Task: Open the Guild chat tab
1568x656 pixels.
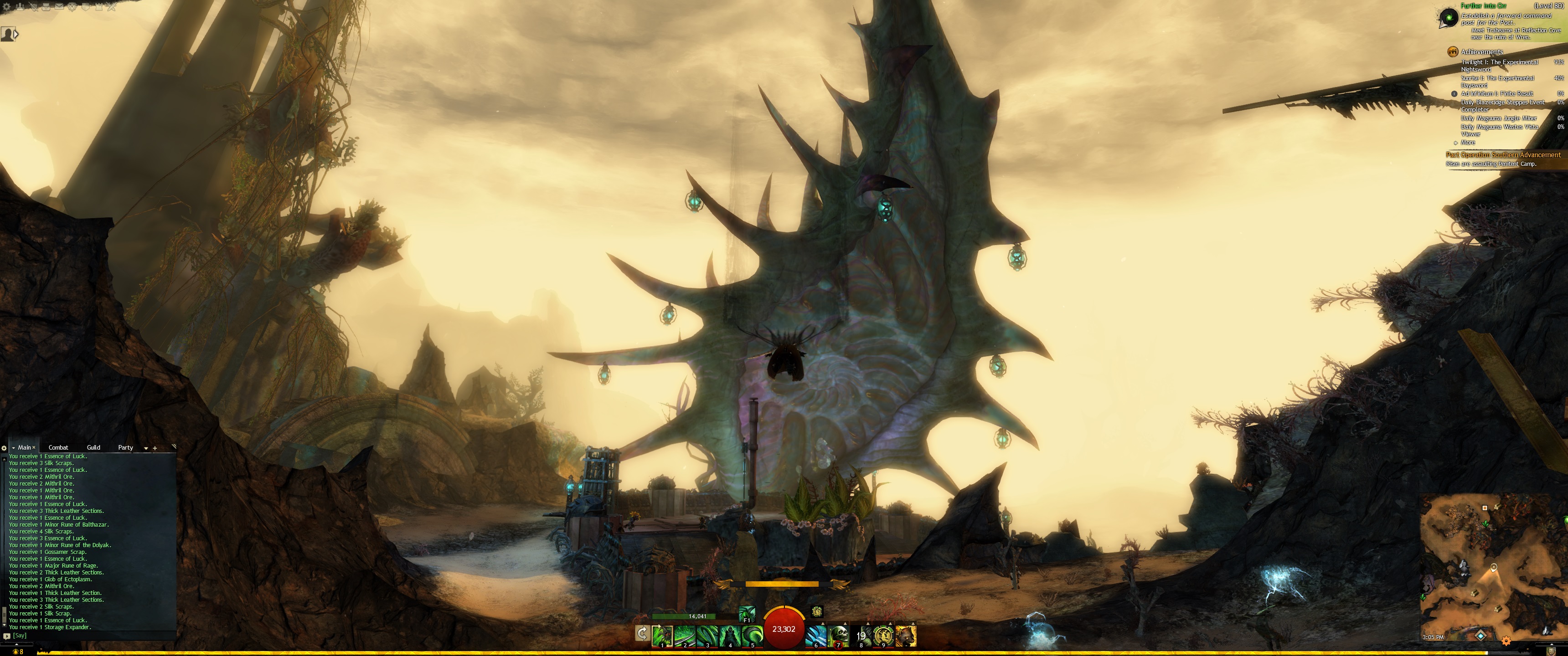Action: point(93,447)
